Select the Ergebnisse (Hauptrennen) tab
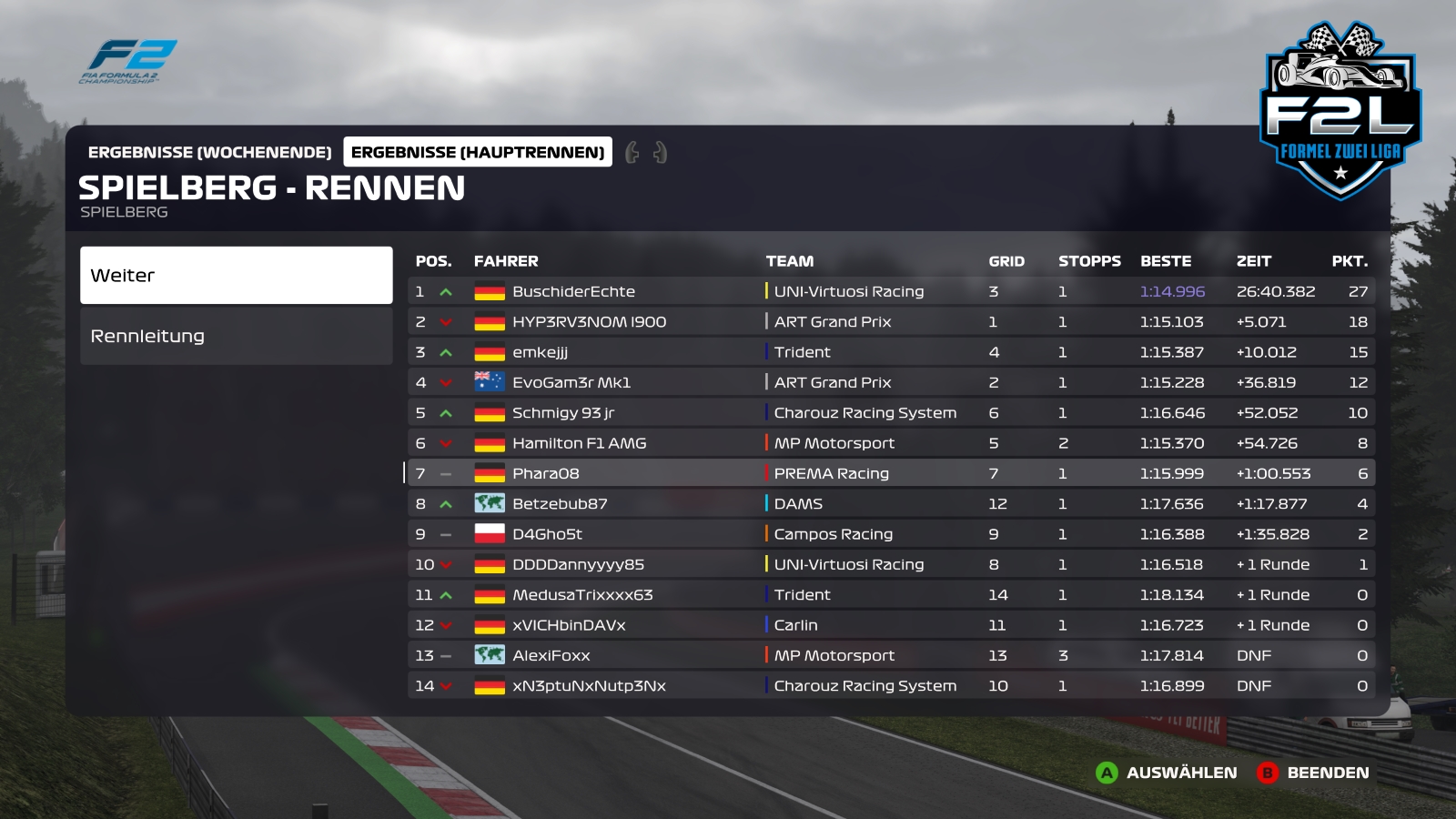The width and height of the screenshot is (1456, 819). (x=478, y=152)
